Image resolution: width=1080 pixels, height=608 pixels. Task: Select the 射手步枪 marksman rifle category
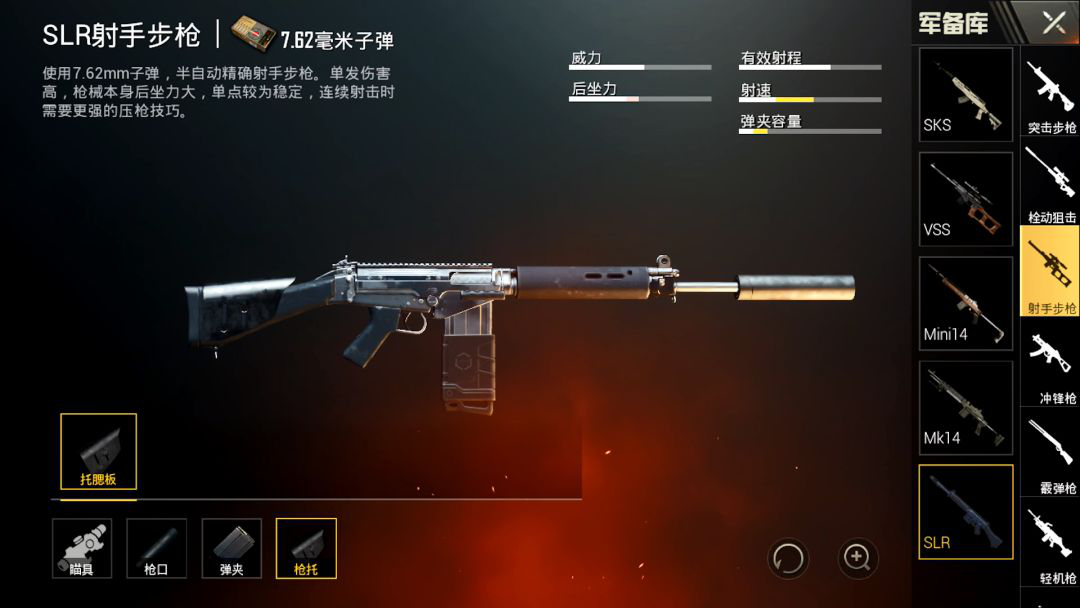point(1051,271)
